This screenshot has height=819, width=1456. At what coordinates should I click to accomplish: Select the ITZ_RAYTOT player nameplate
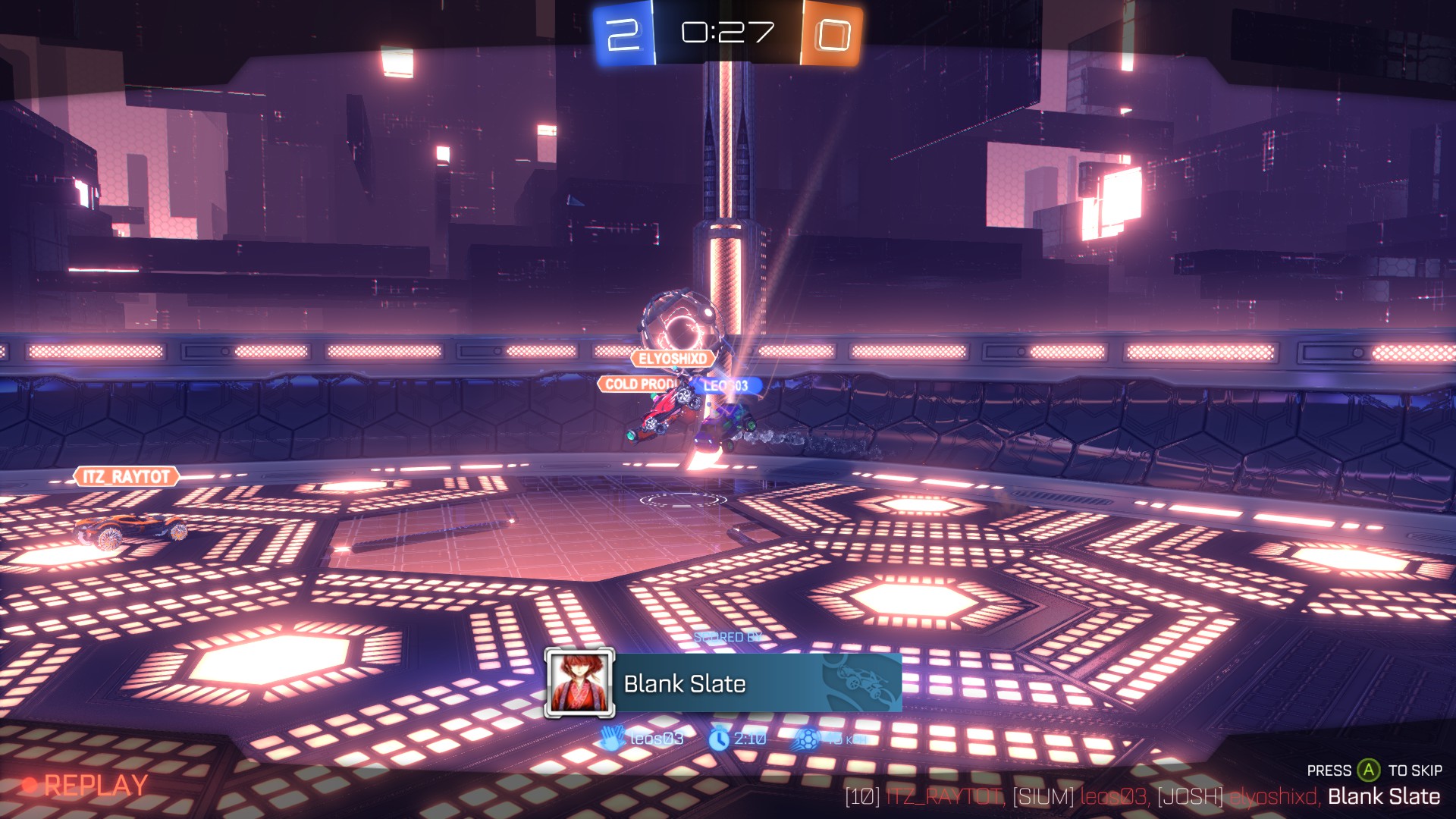click(x=127, y=477)
